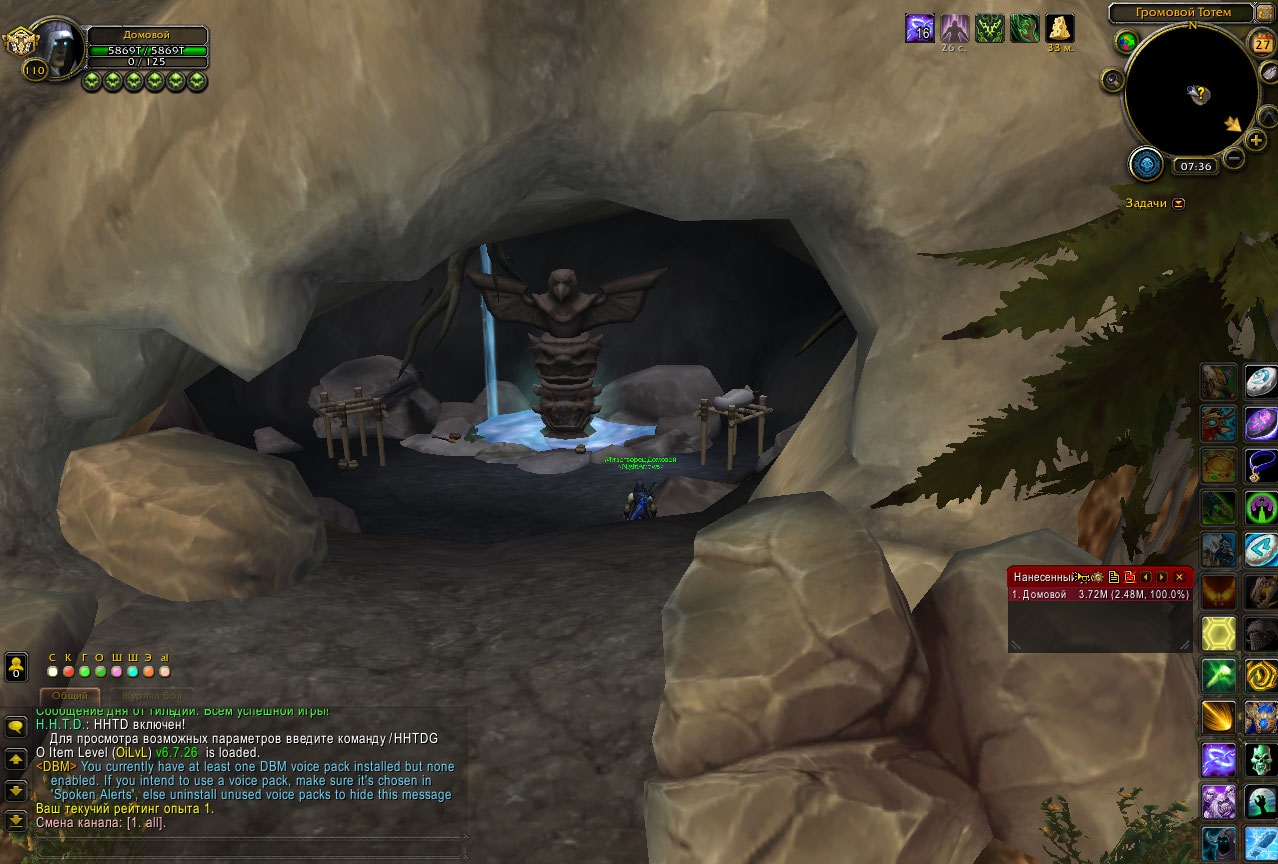
Task: Close the damage meter window
Action: 1179,577
